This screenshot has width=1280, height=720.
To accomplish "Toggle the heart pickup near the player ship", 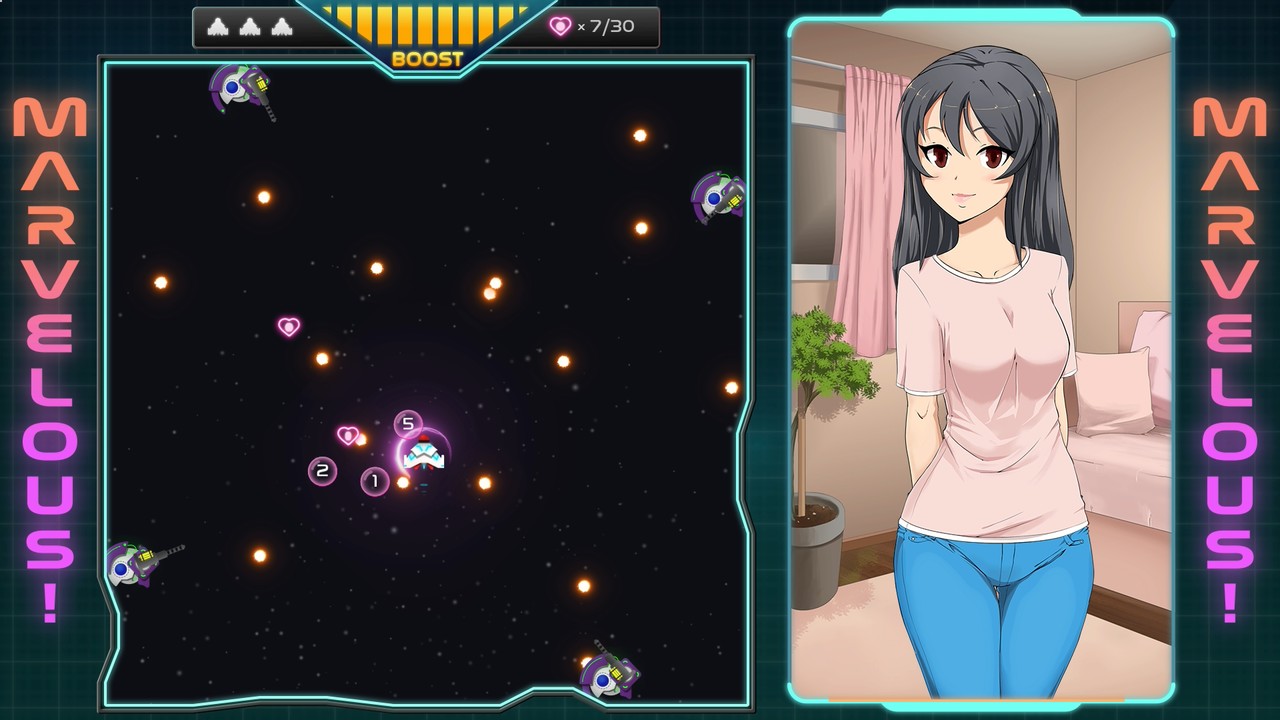I will click(x=348, y=437).
